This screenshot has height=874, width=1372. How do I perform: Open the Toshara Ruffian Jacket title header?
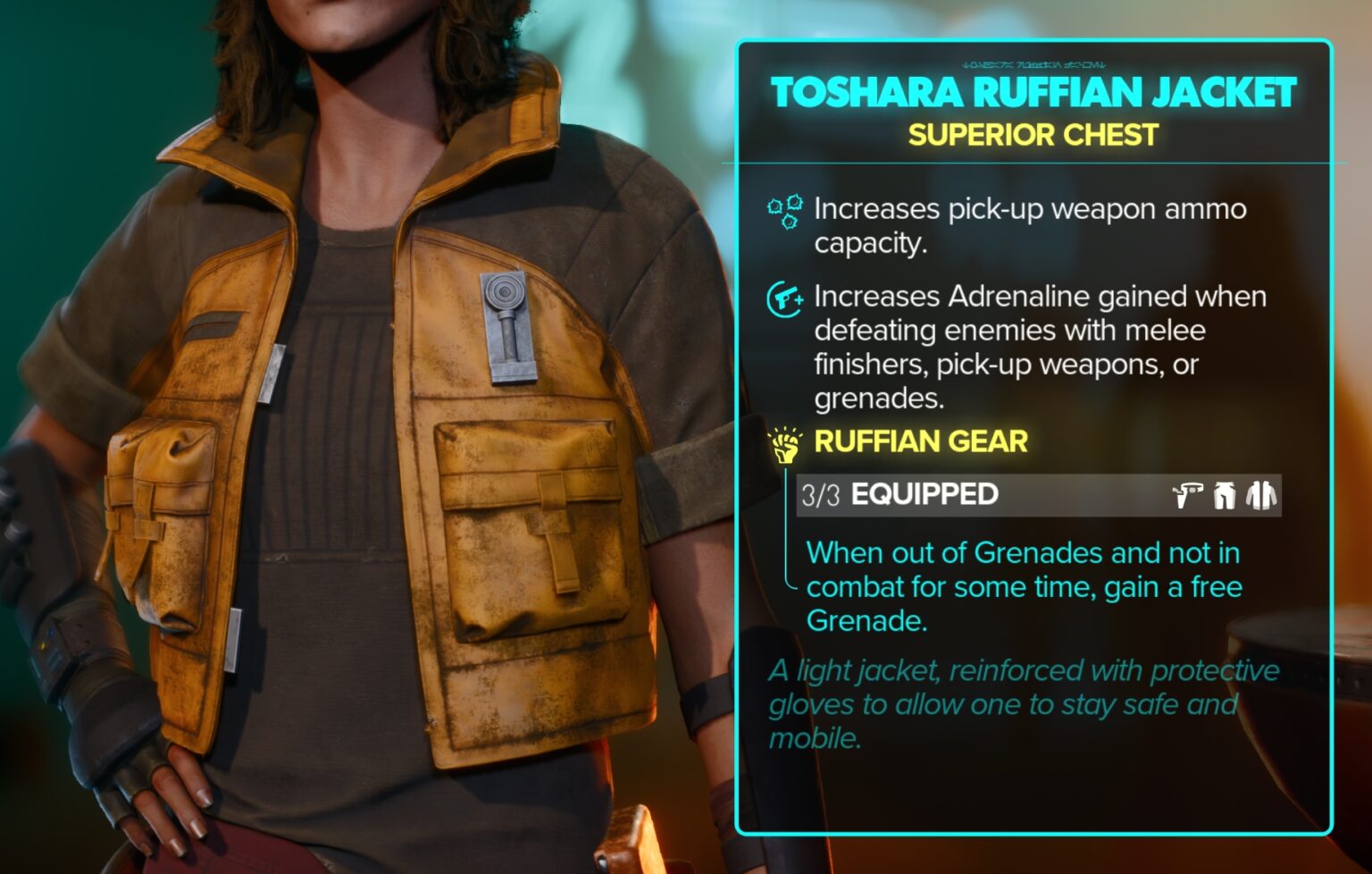coord(1034,91)
